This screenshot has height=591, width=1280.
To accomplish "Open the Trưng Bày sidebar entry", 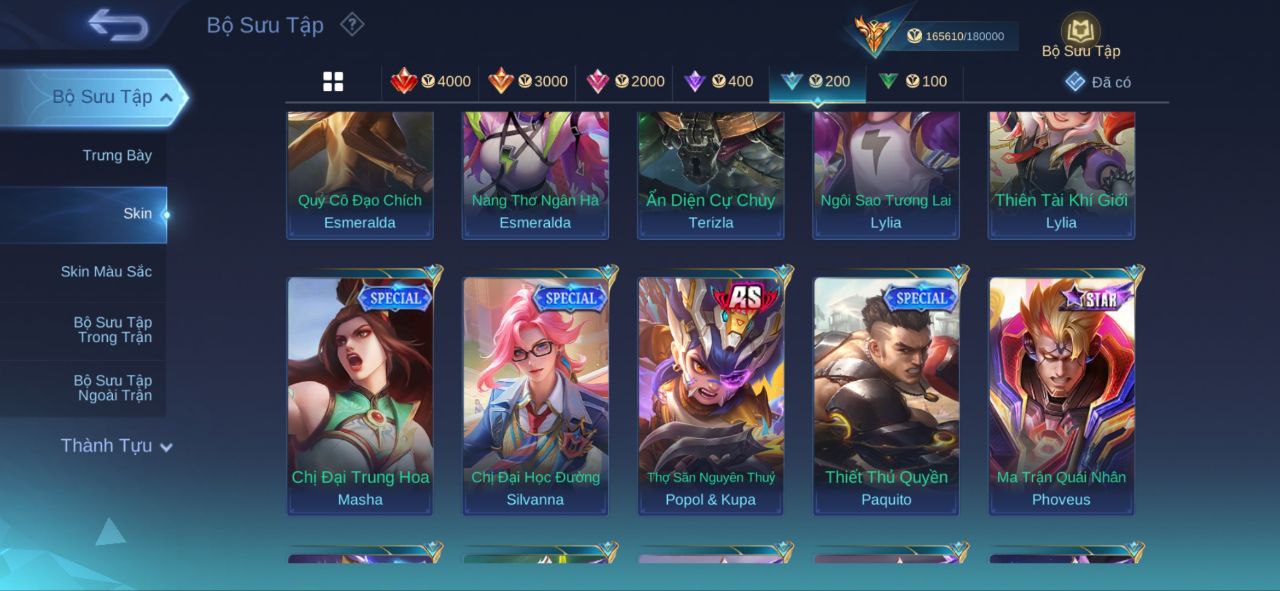I will [x=117, y=155].
